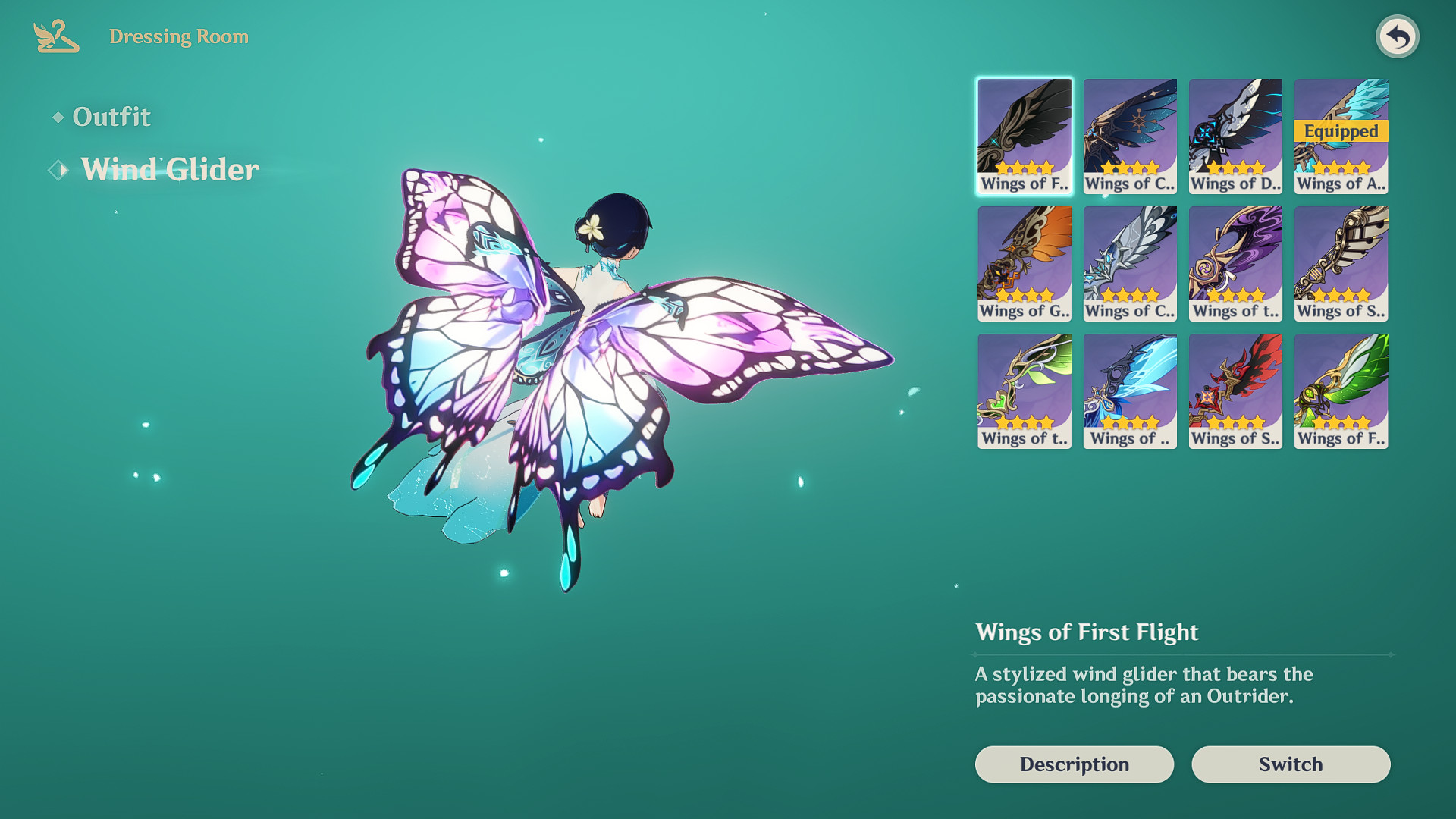The image size is (1456, 819).
Task: Pick the black-and-white Wings of D glider
Action: coord(1235,135)
